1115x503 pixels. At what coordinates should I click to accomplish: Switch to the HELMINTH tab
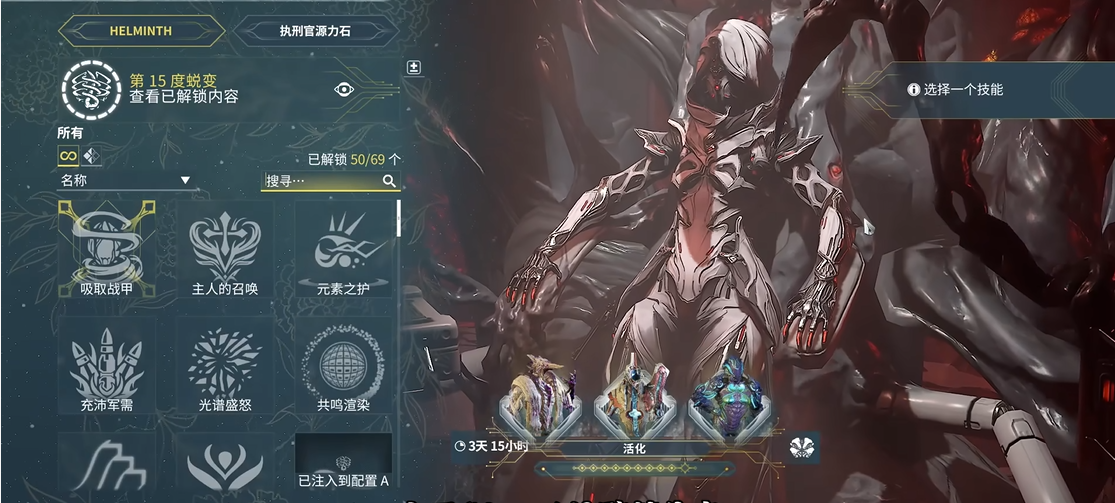140,30
